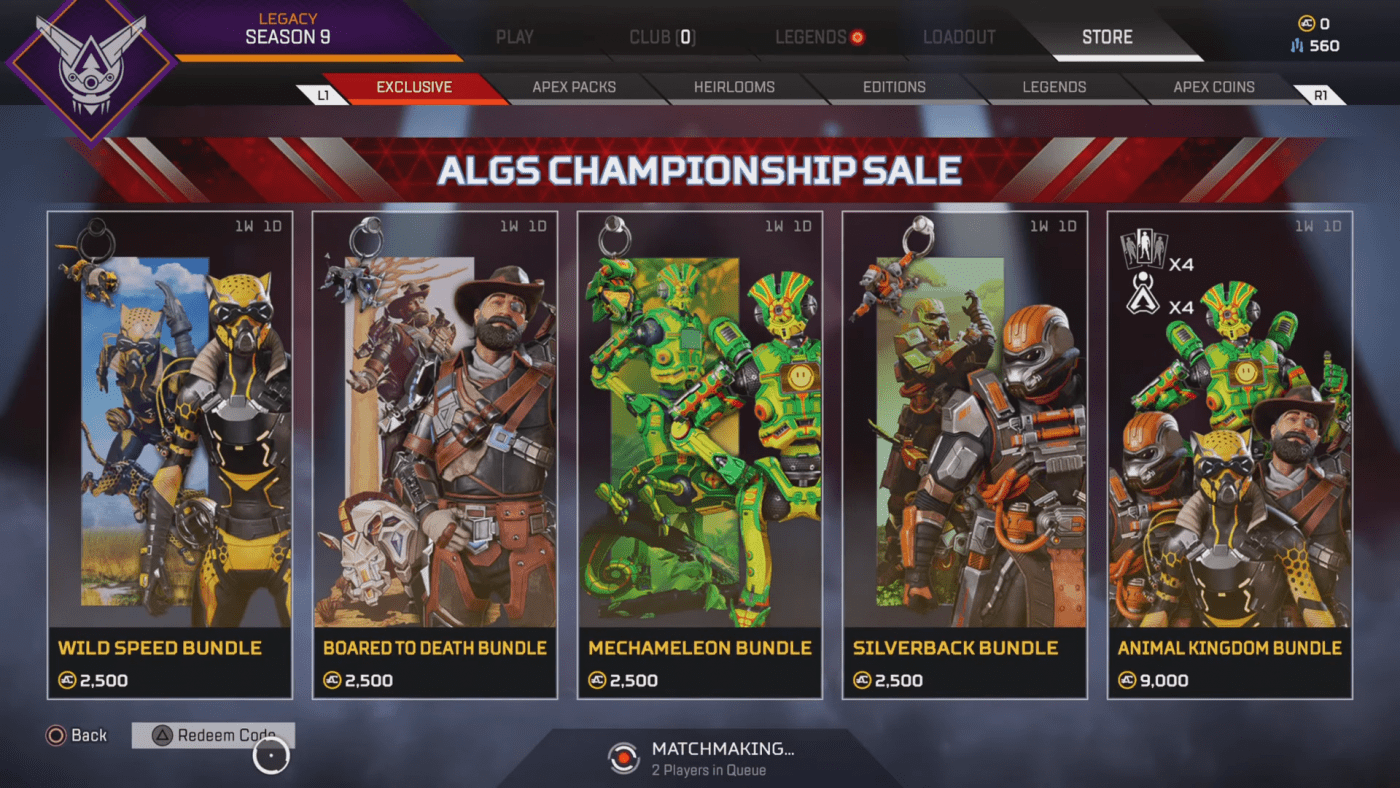Open the EDITIONS store category
1400x788 pixels.
pyautogui.click(x=895, y=88)
